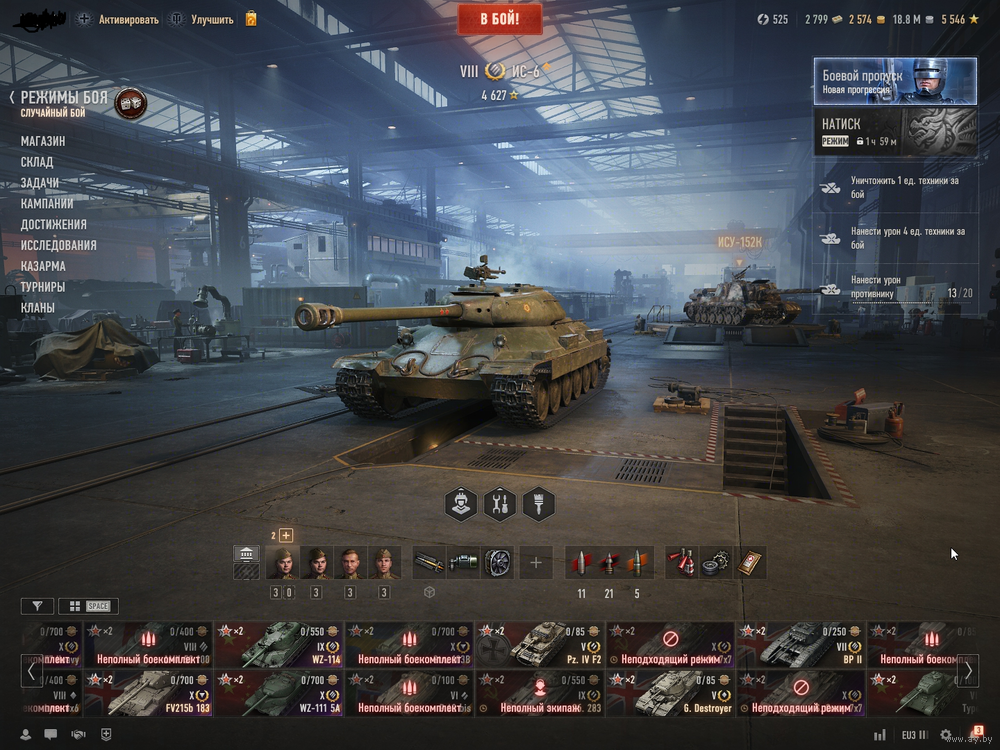Open the КЛАНЫ menu entry
1000x750 pixels.
point(38,308)
